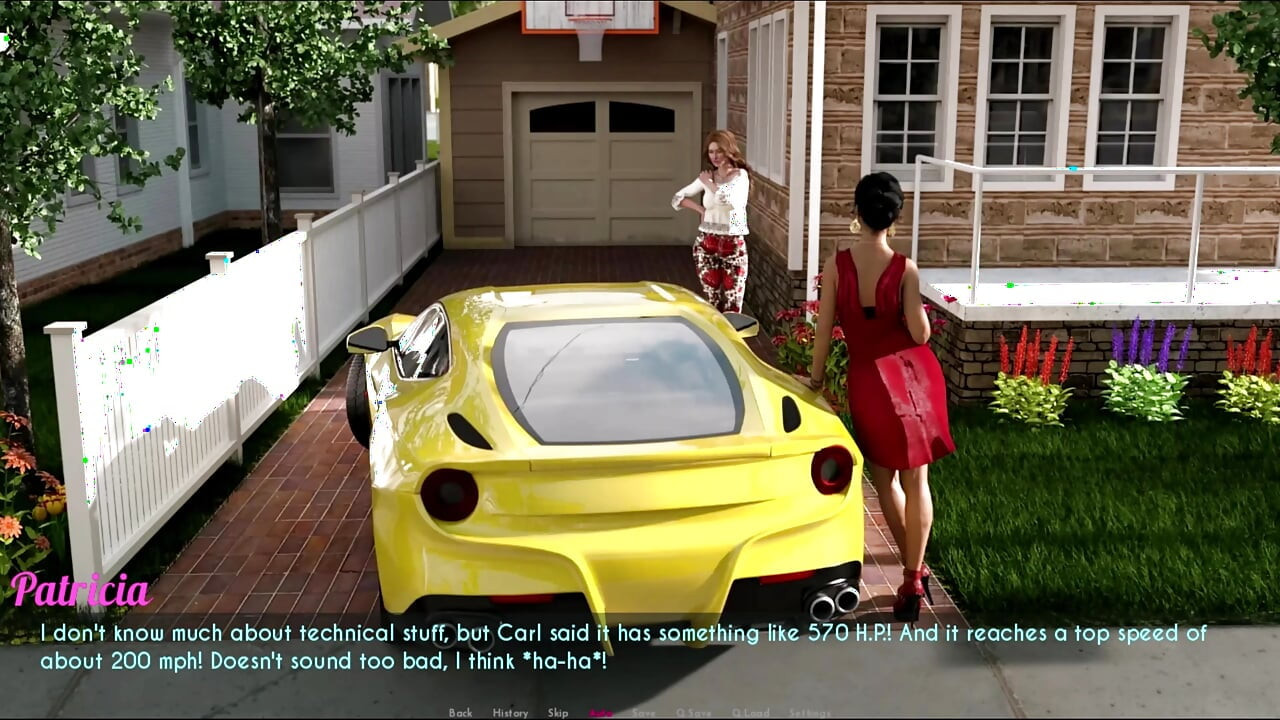This screenshot has width=1280, height=720.
Task: Open the Save game screen
Action: [644, 713]
